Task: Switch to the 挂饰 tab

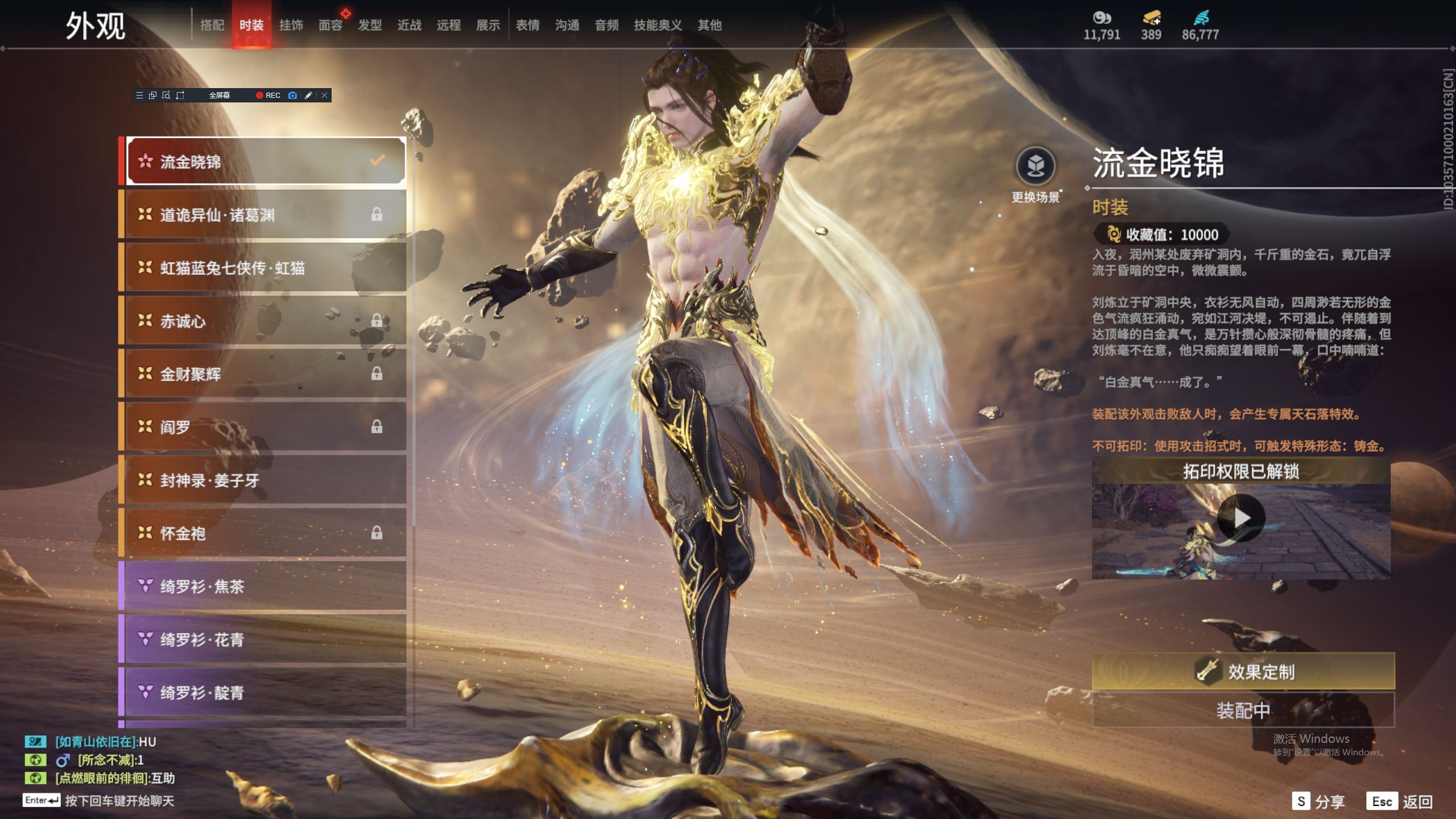Action: click(291, 25)
